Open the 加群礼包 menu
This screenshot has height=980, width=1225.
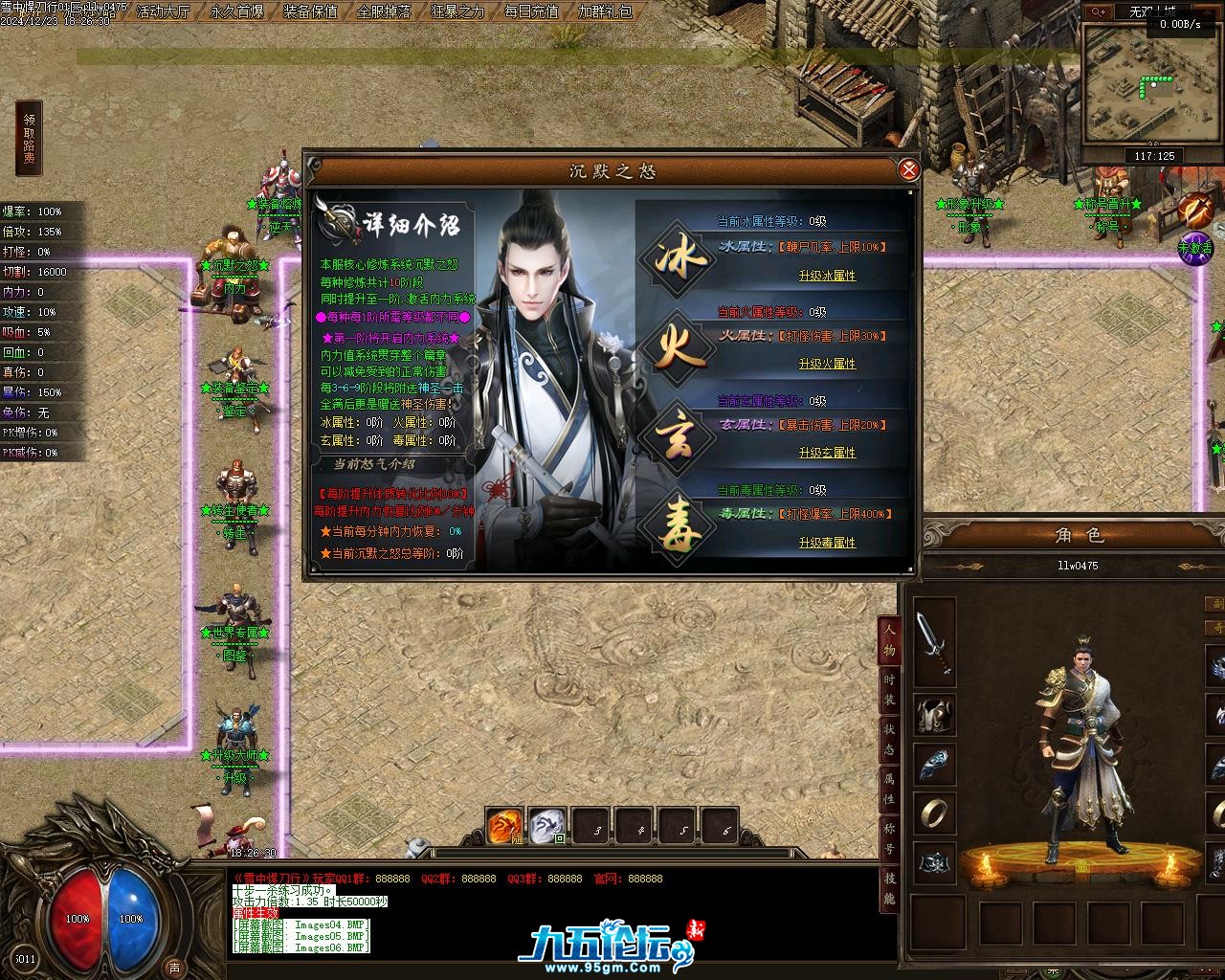(605, 11)
